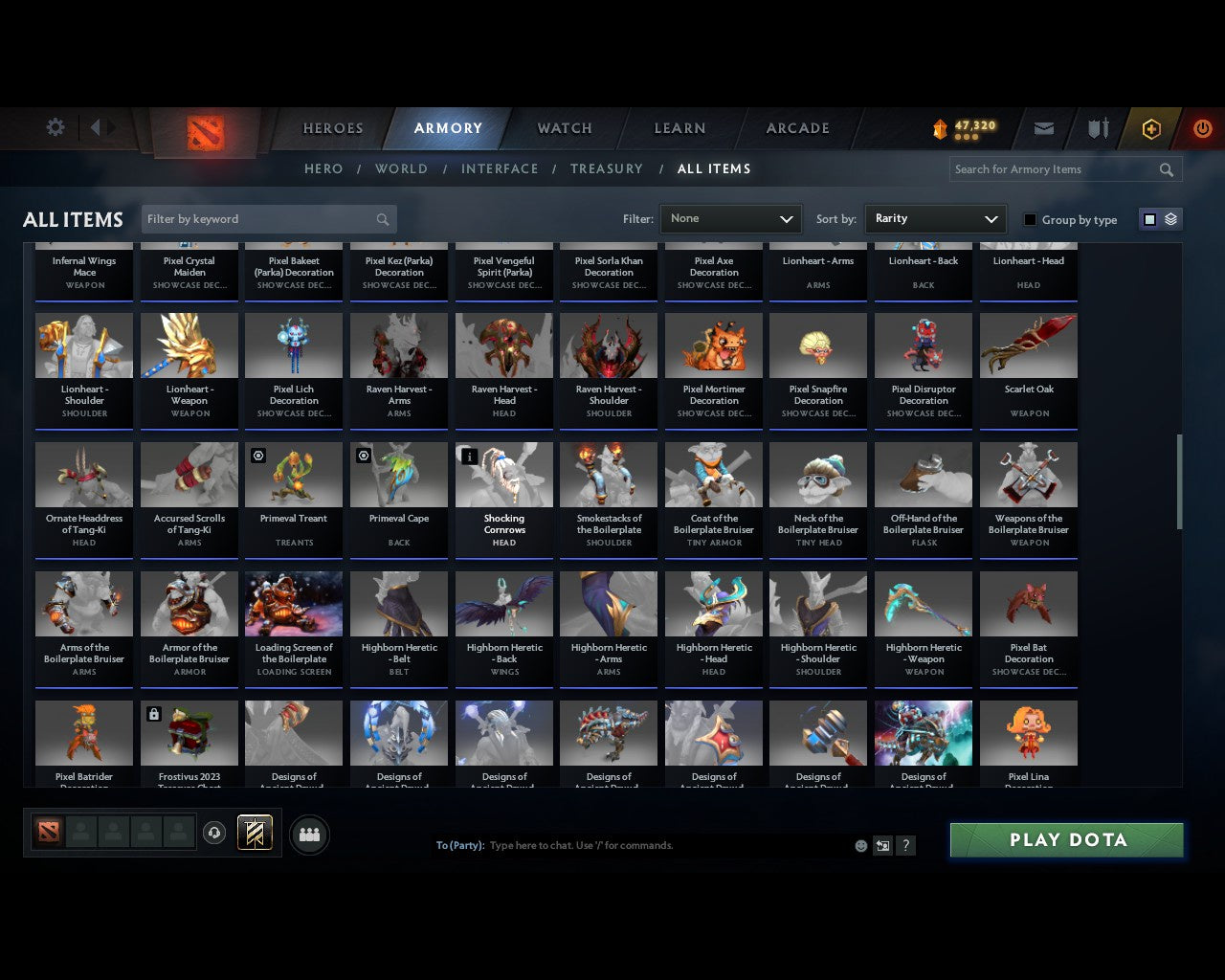Open your Dota 2 inbox messages
Screen dimensions: 1225x980
1043,128
